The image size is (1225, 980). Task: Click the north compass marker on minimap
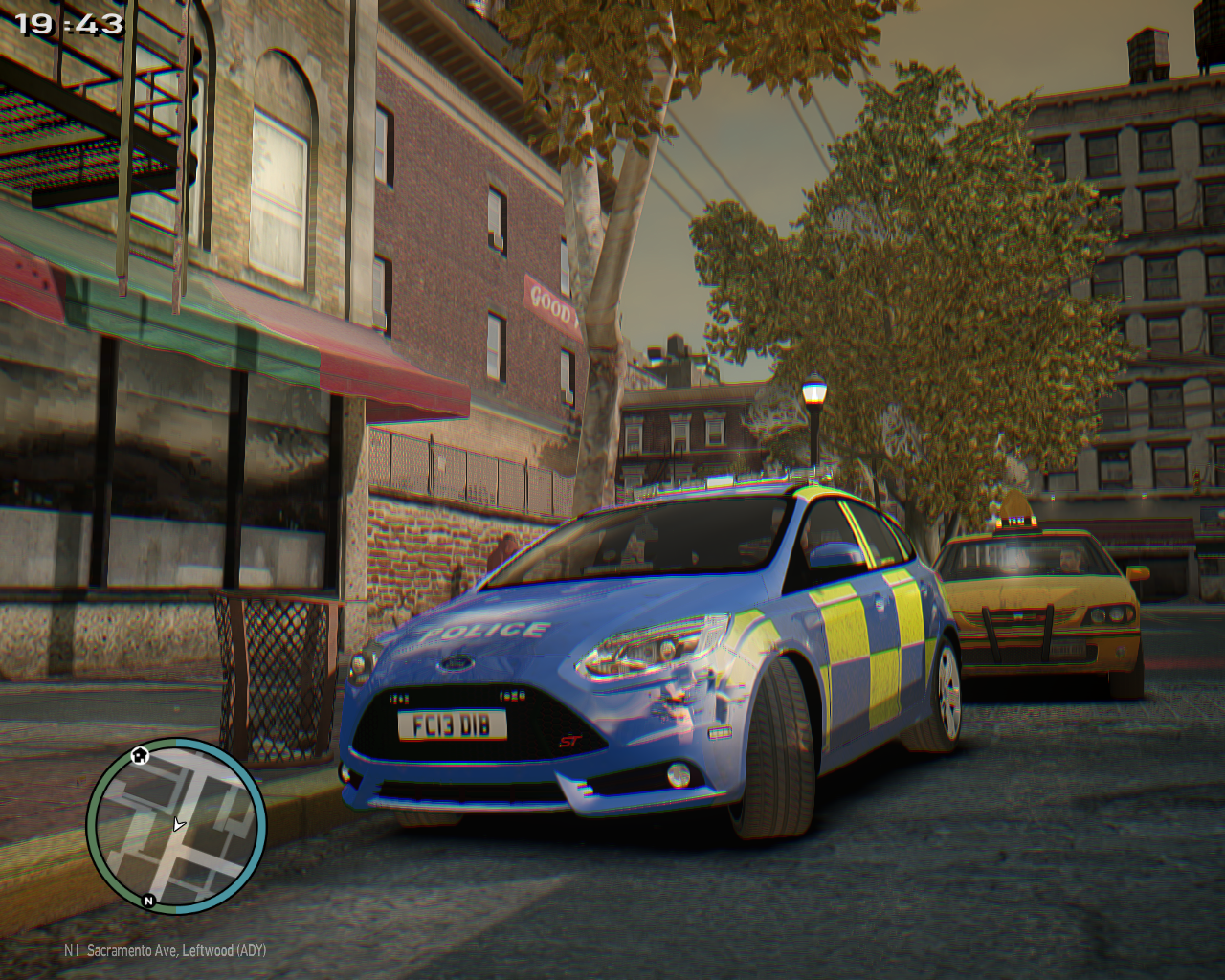pyautogui.click(x=148, y=901)
